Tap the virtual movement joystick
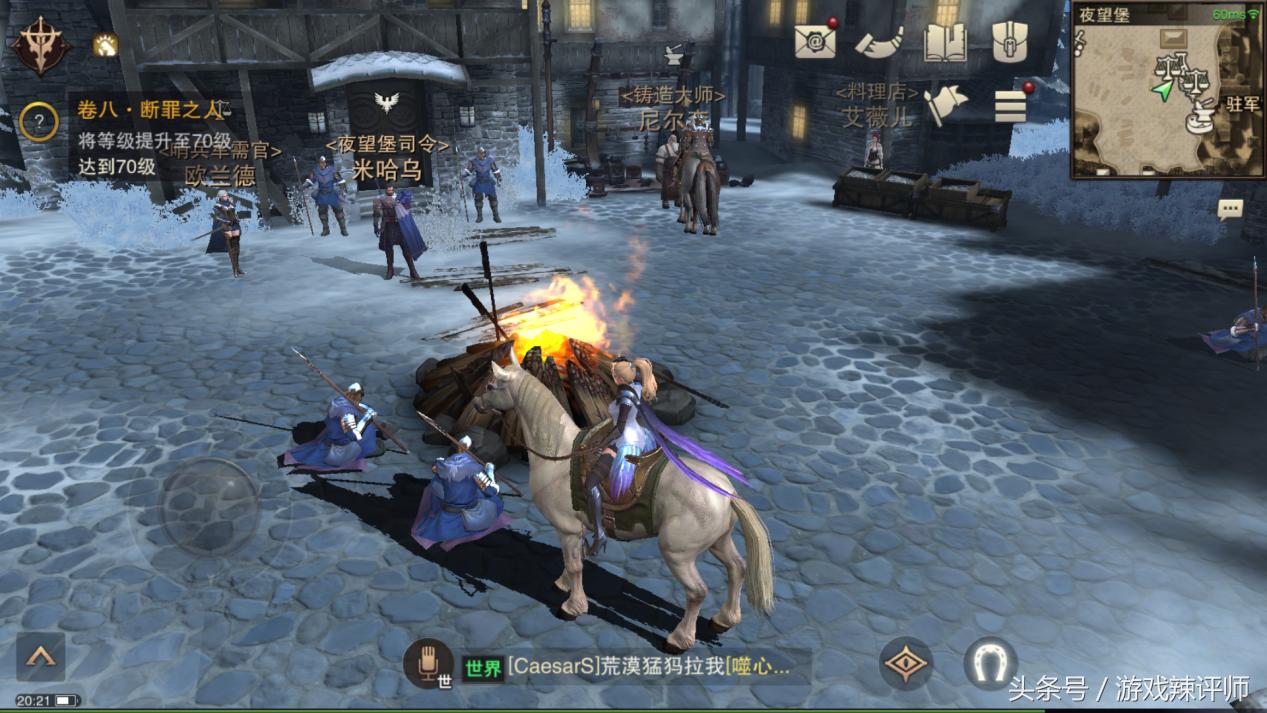1267x713 pixels. pyautogui.click(x=210, y=507)
